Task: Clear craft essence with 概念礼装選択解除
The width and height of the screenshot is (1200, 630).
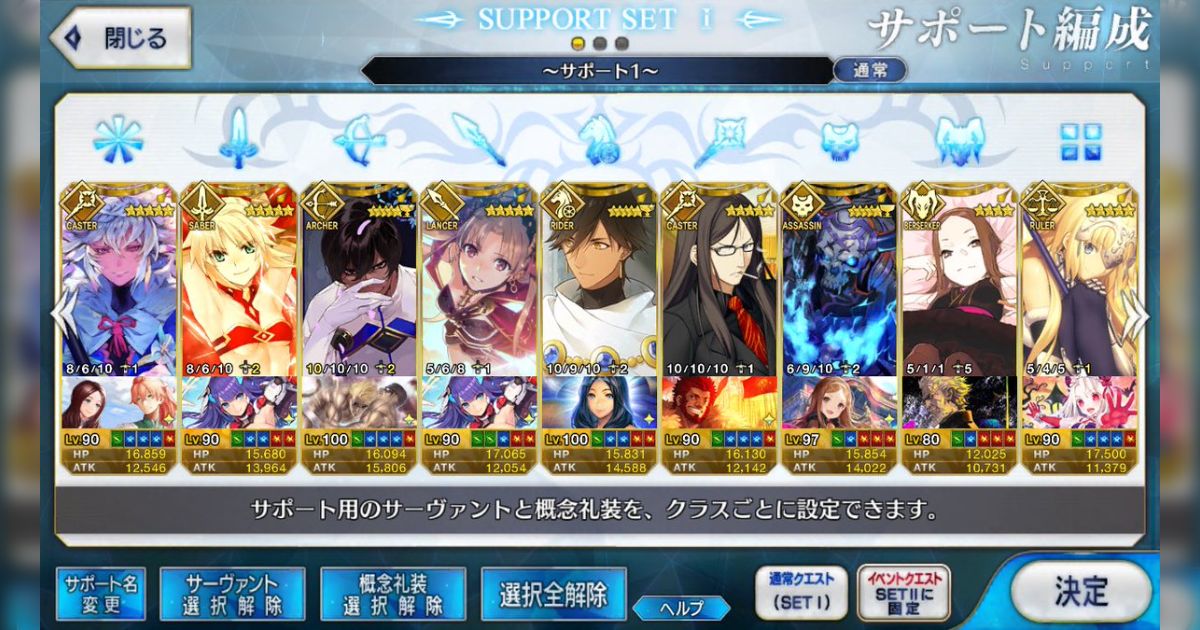Action: [393, 594]
